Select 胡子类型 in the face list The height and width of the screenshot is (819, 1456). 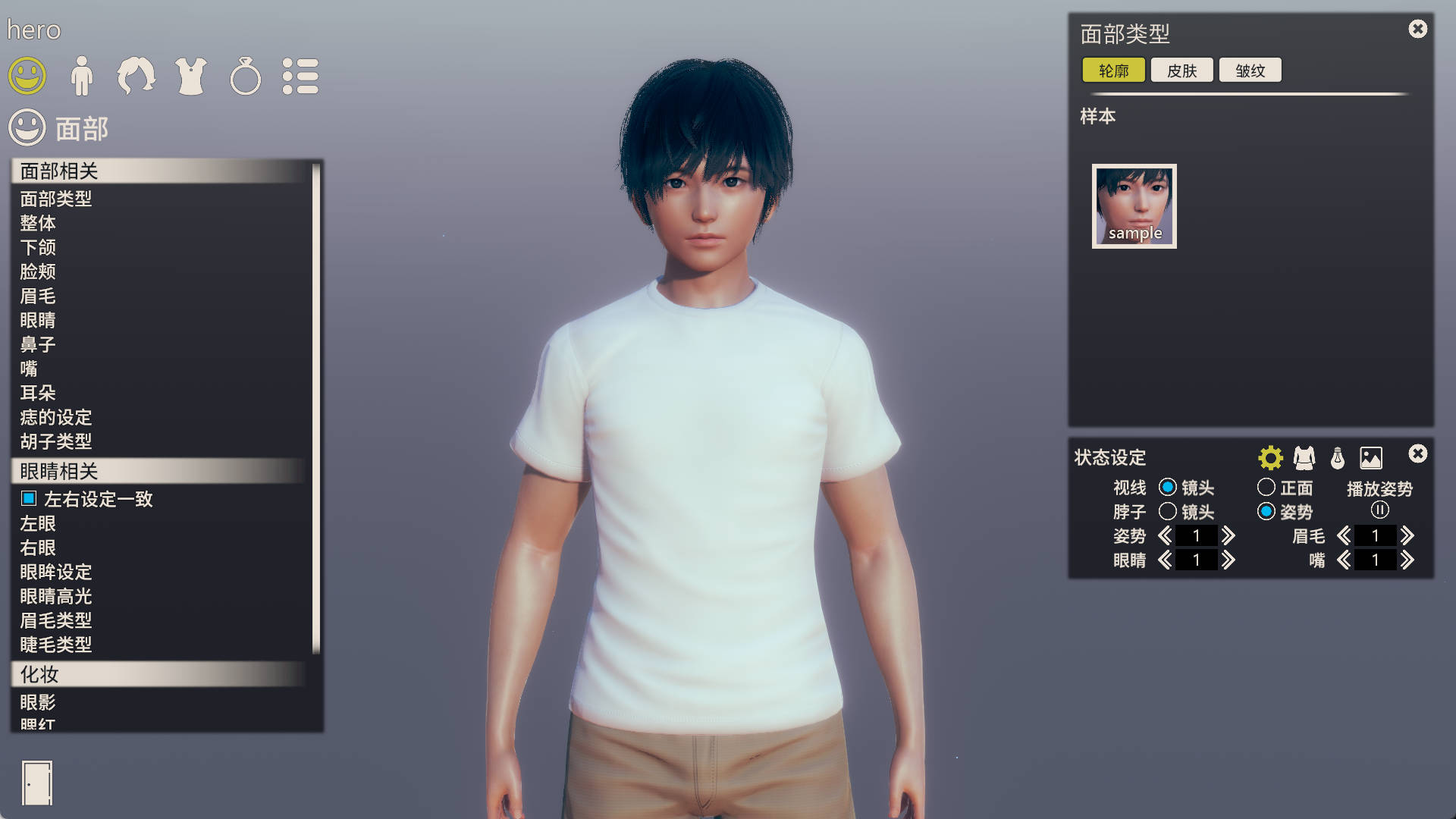(56, 442)
